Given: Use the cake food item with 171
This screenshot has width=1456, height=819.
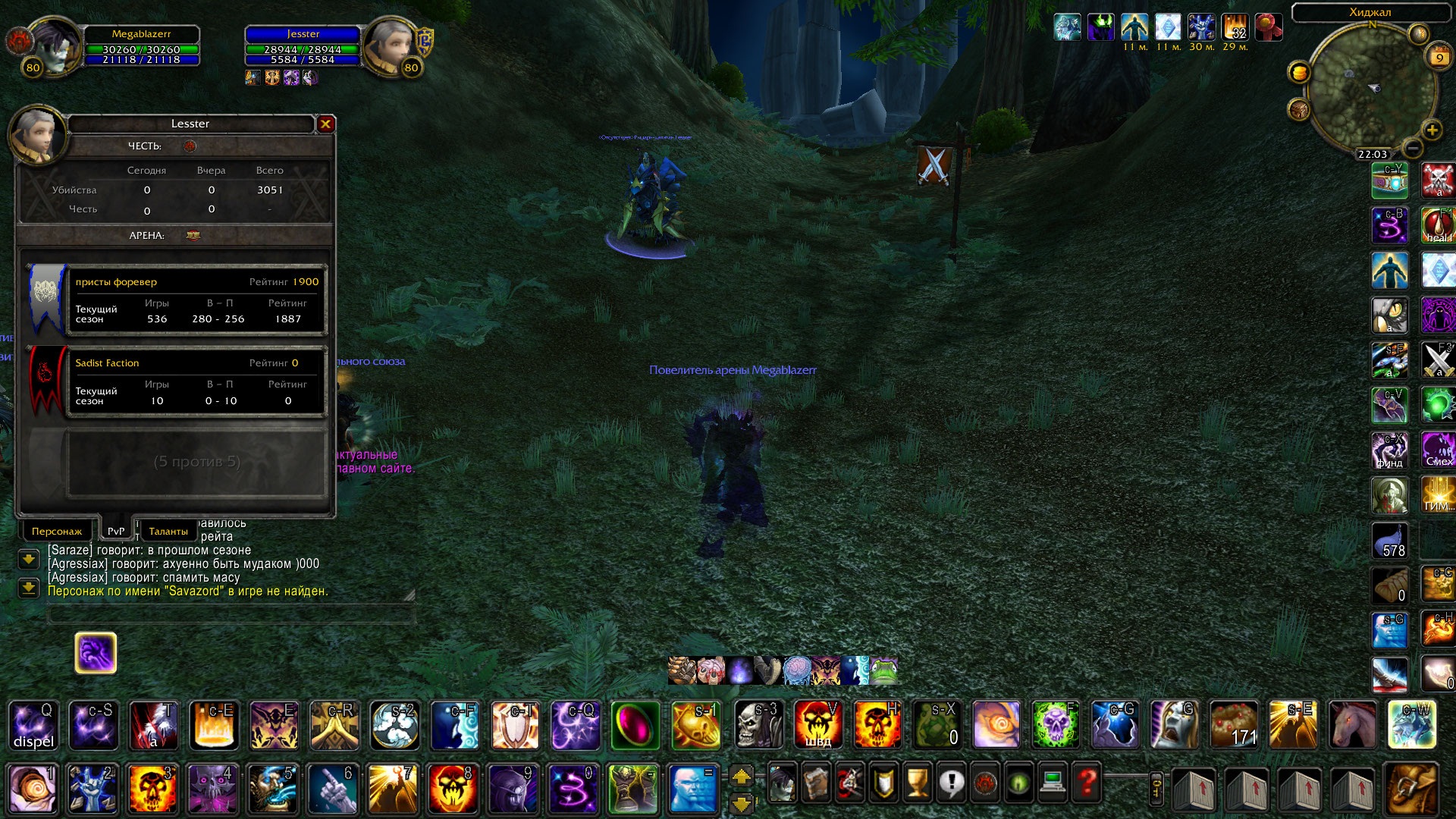Looking at the screenshot, I should [1235, 726].
